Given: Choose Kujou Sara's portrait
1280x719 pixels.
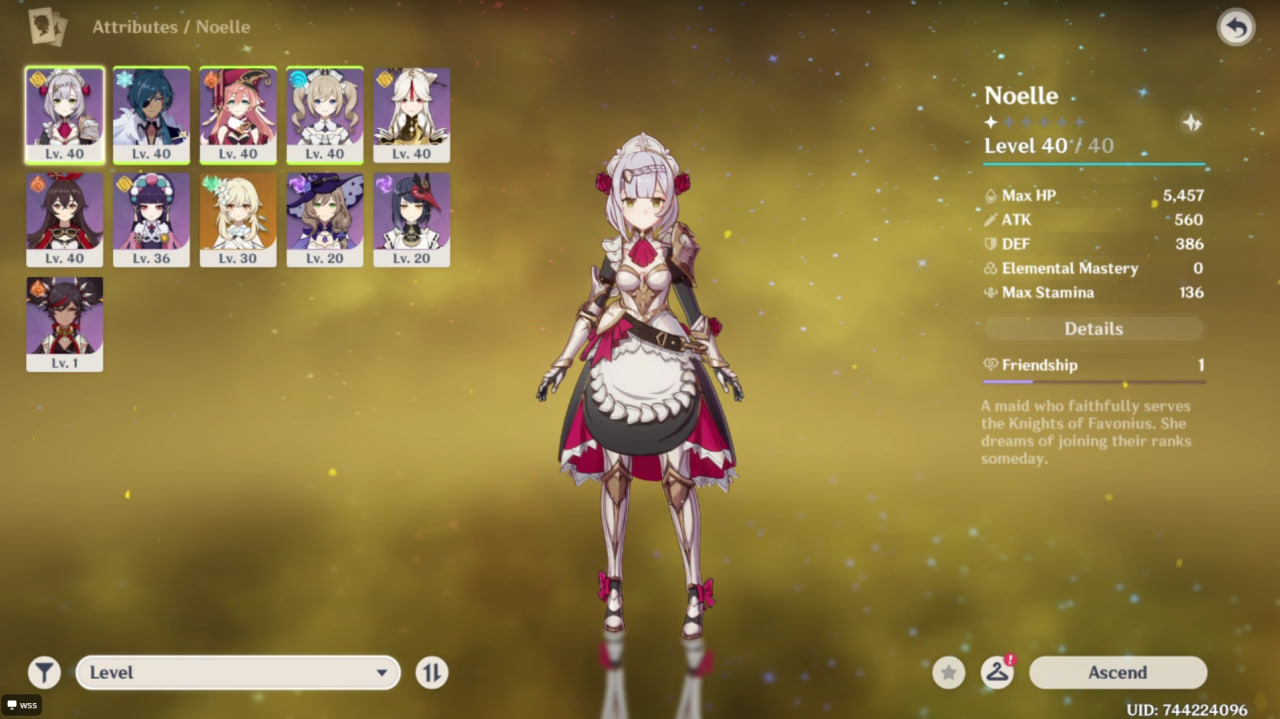Looking at the screenshot, I should click(411, 220).
